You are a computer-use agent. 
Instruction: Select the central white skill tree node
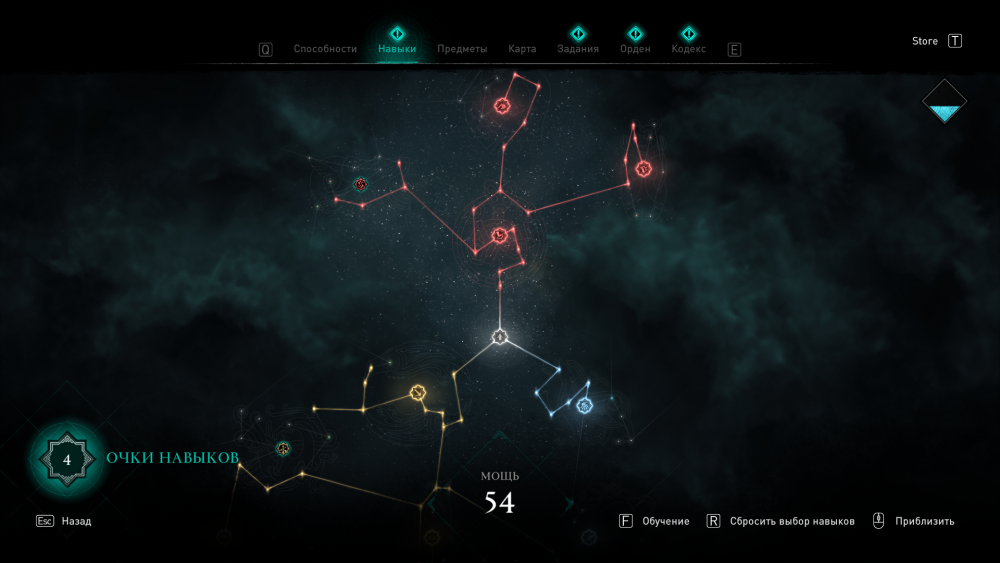500,337
